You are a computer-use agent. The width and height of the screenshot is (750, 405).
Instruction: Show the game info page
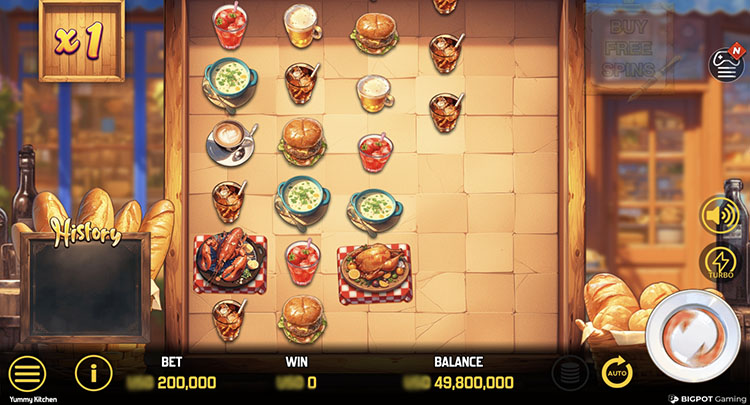tap(93, 374)
